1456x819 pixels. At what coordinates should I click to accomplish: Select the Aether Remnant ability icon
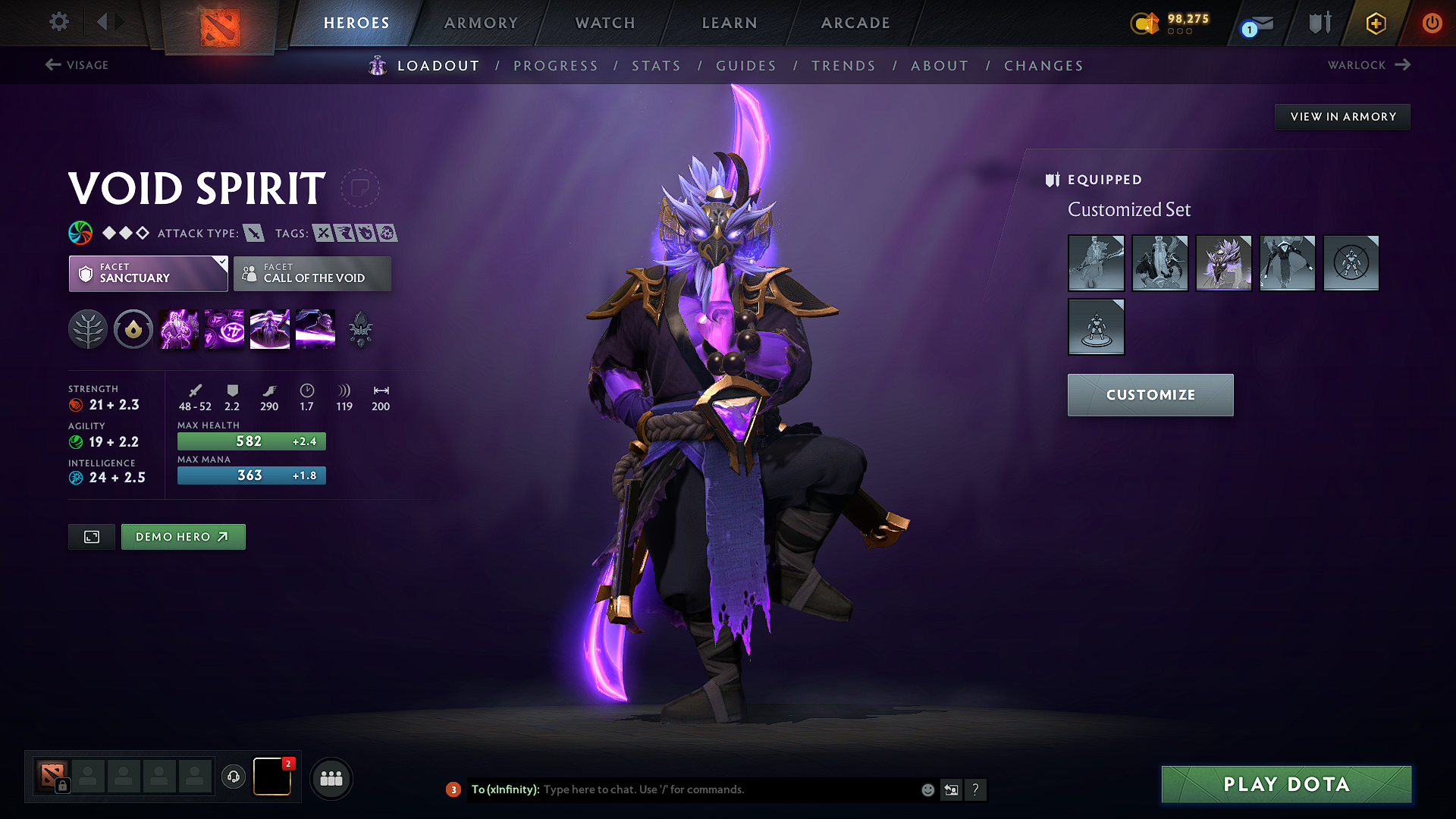click(x=178, y=329)
